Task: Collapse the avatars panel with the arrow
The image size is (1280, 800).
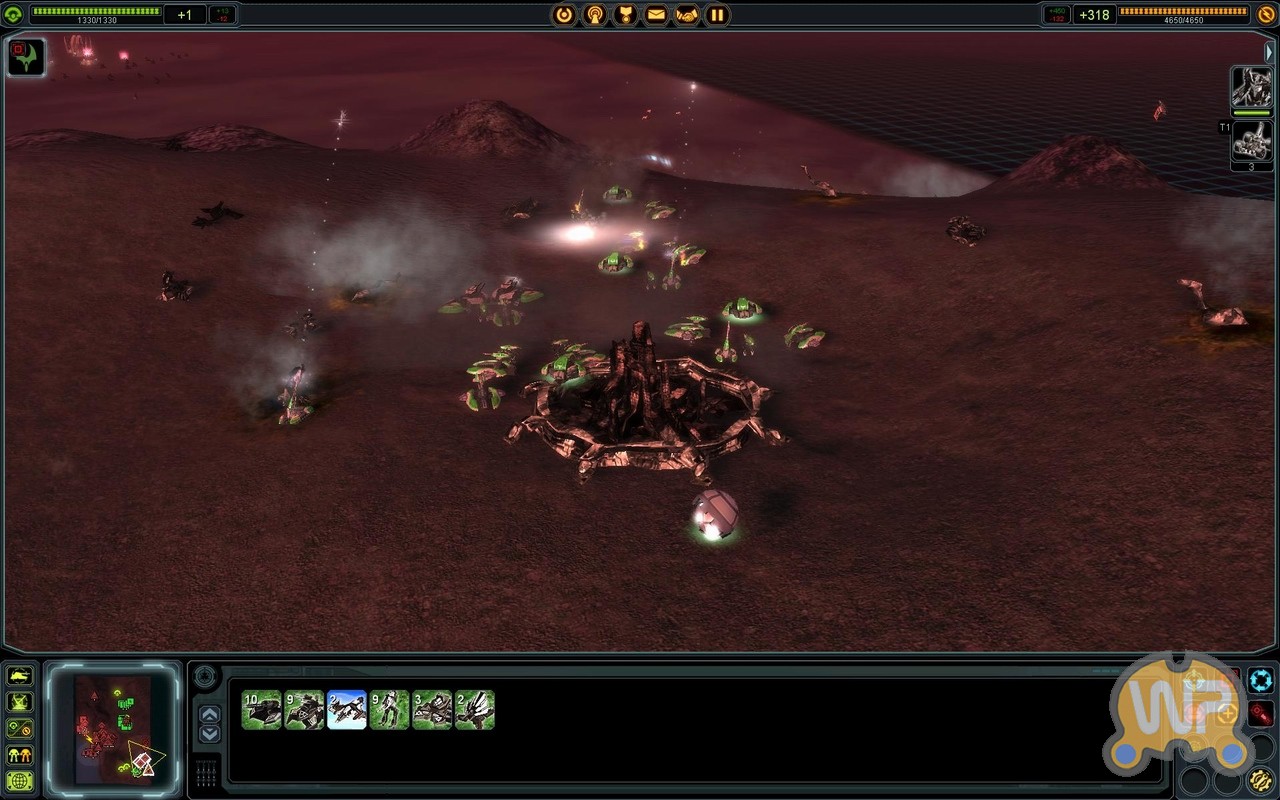Action: point(1270,51)
